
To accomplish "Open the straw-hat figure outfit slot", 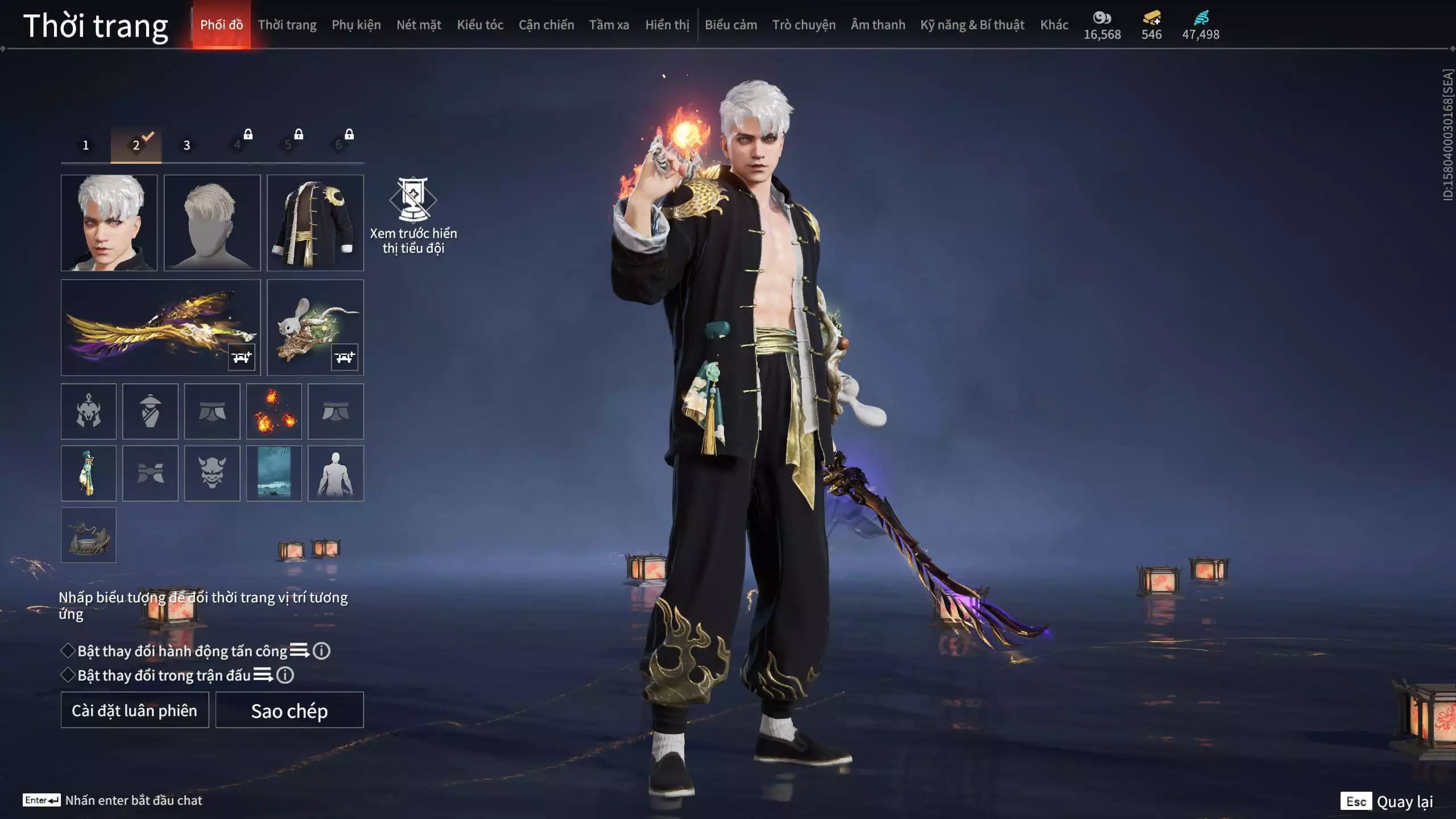I will 150,411.
